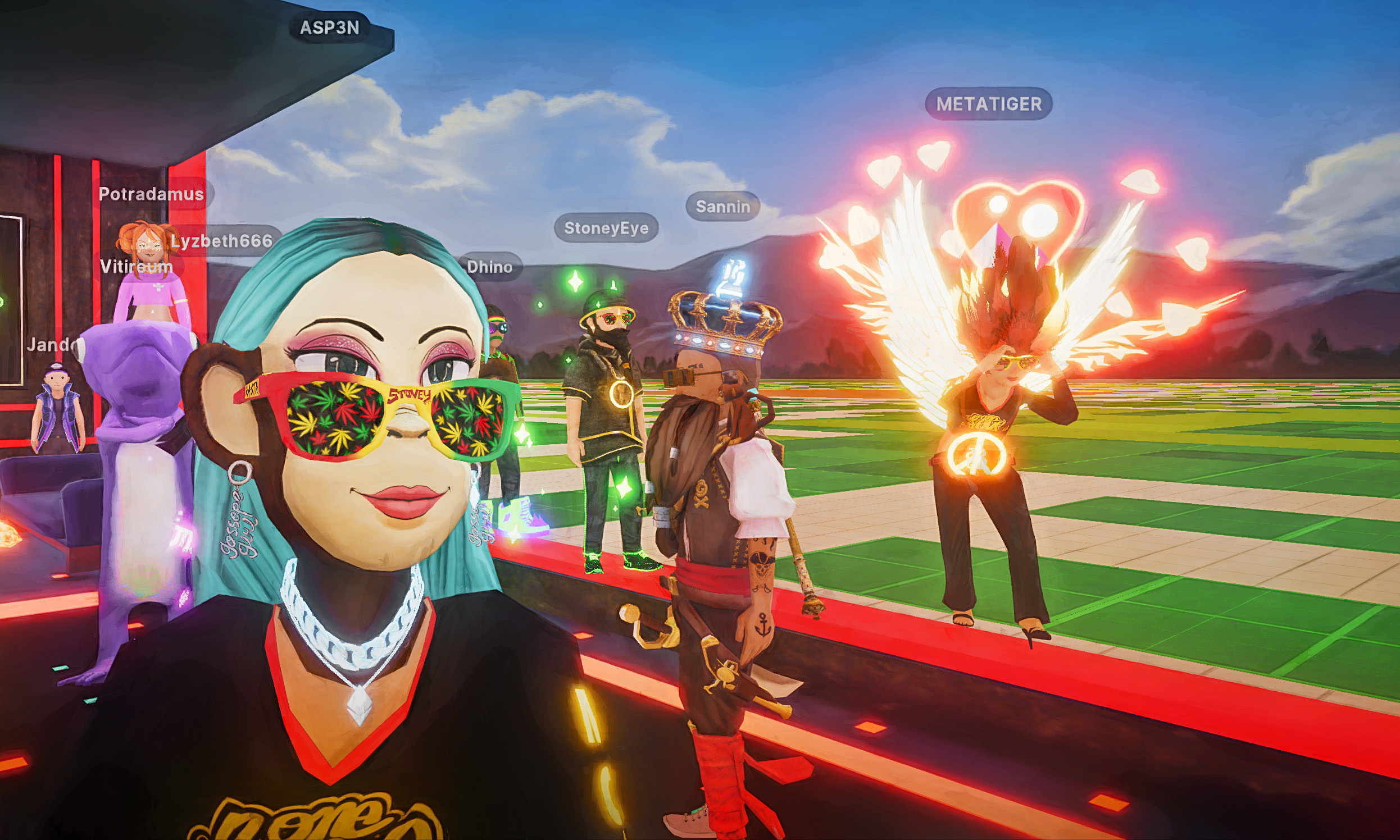Choose the StoneyEye player name tag

point(606,228)
